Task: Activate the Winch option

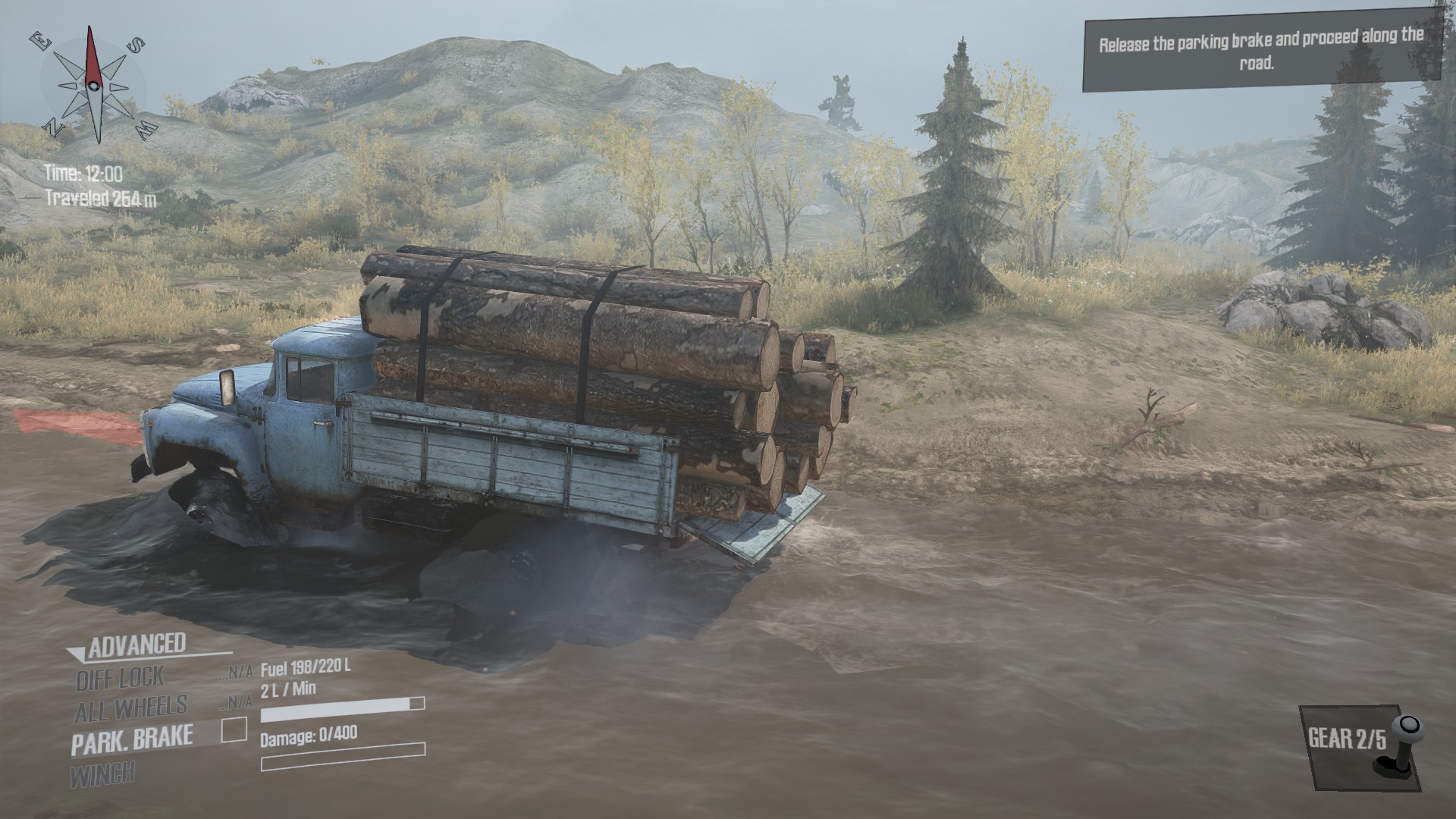Action: tap(102, 775)
